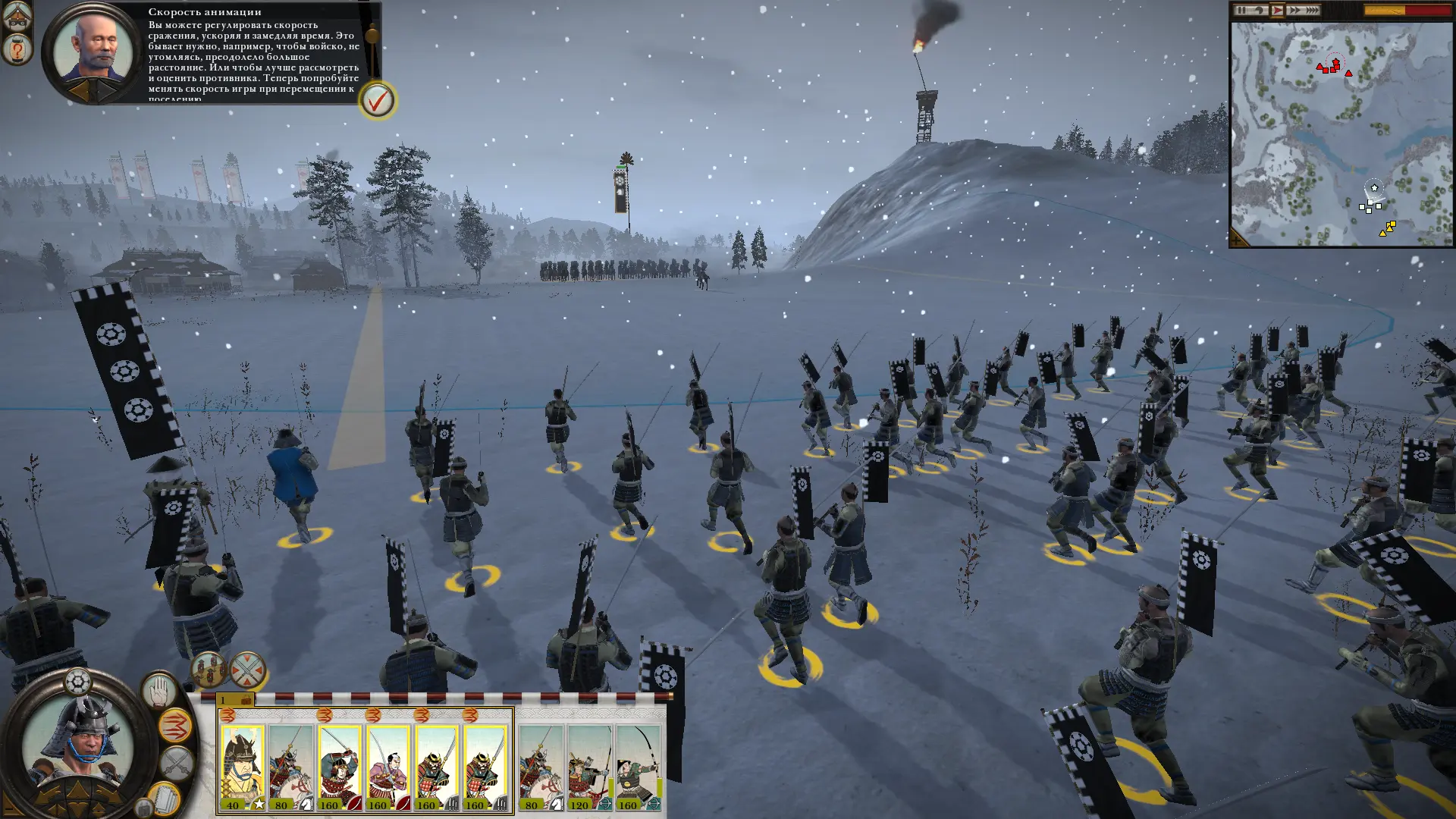Set battle speed to fastest forward
1456x819 pixels.
click(x=1312, y=11)
